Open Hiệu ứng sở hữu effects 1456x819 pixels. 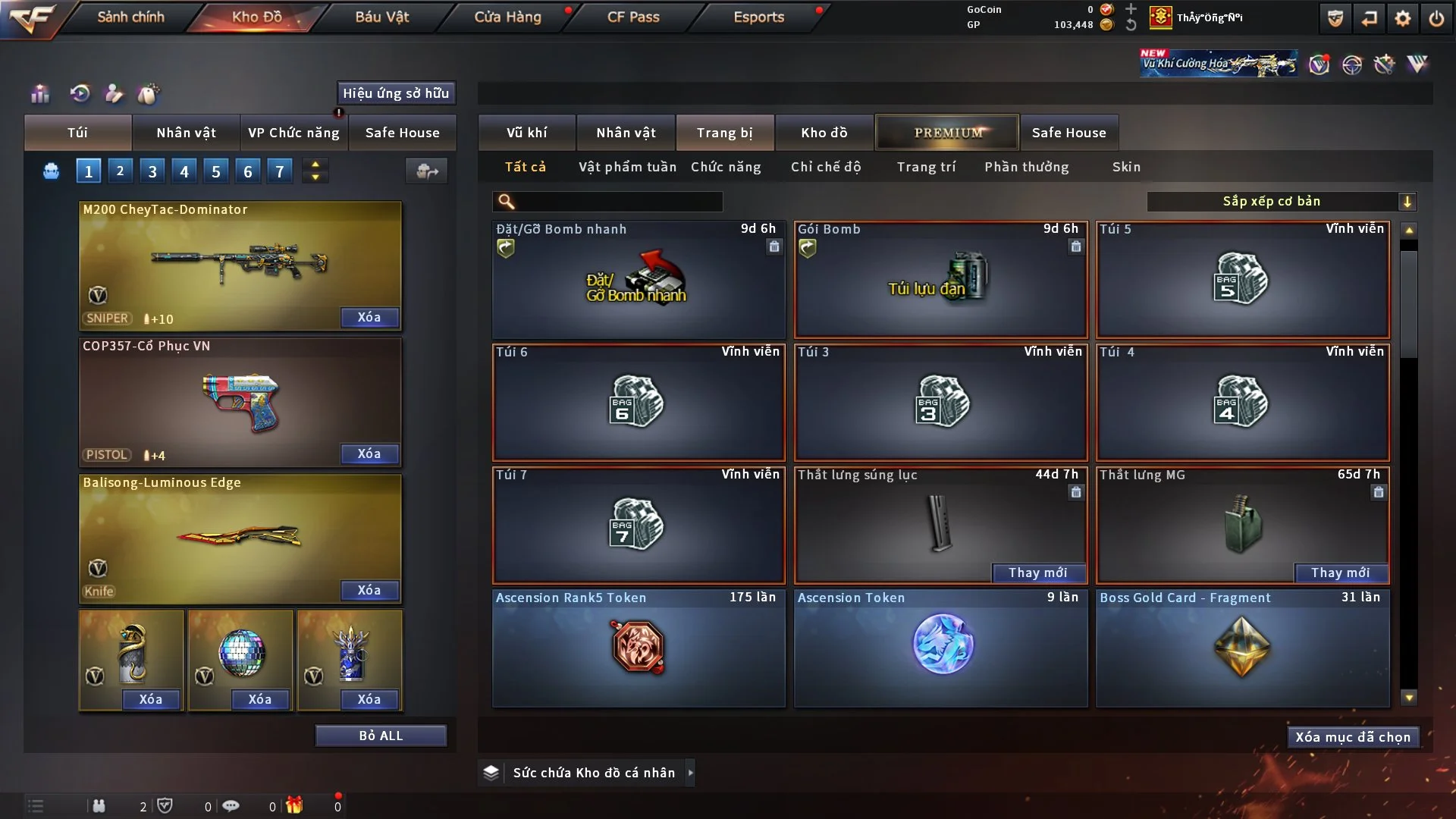pos(396,93)
